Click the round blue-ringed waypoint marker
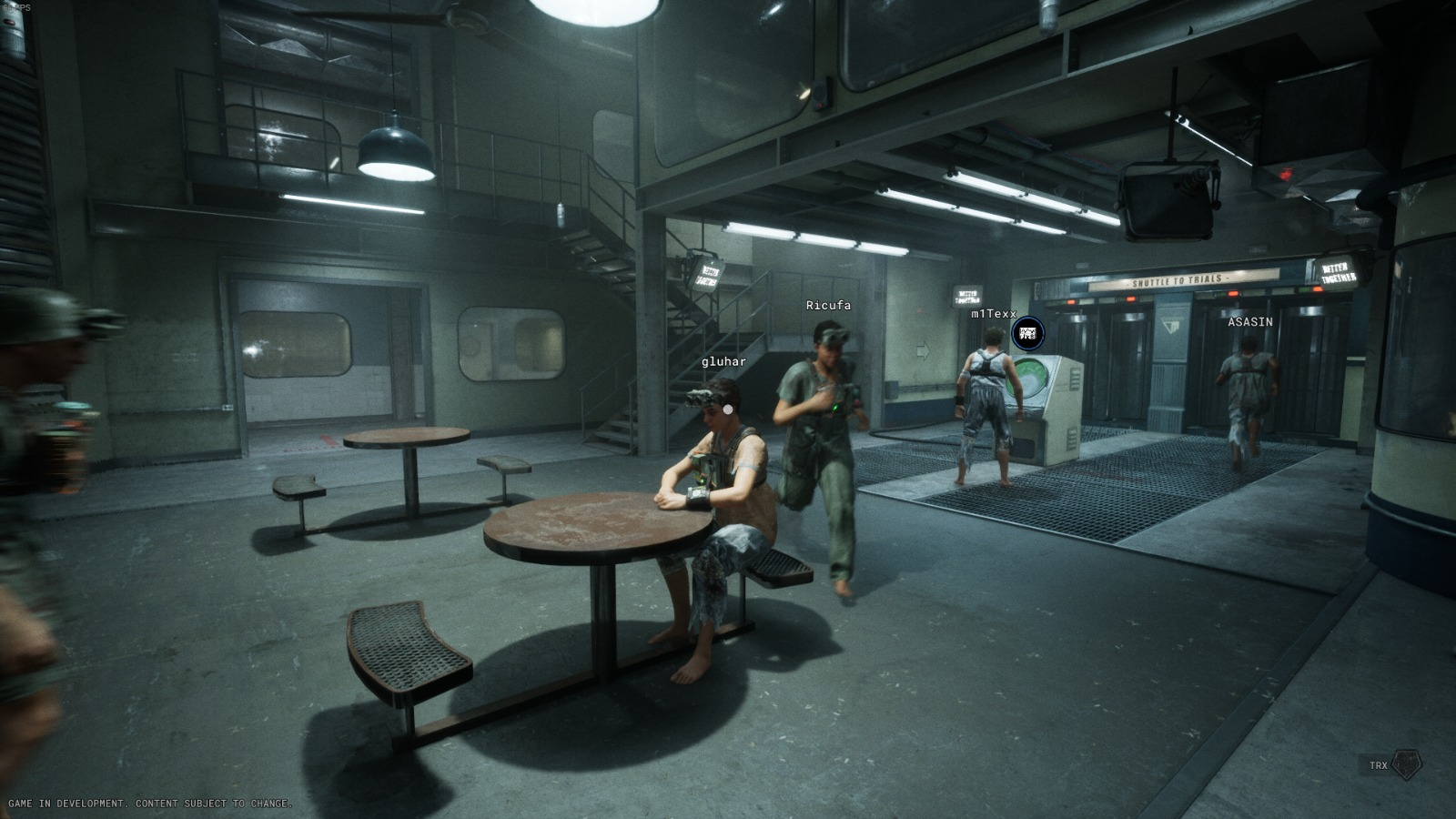The width and height of the screenshot is (1456, 819). click(1027, 333)
